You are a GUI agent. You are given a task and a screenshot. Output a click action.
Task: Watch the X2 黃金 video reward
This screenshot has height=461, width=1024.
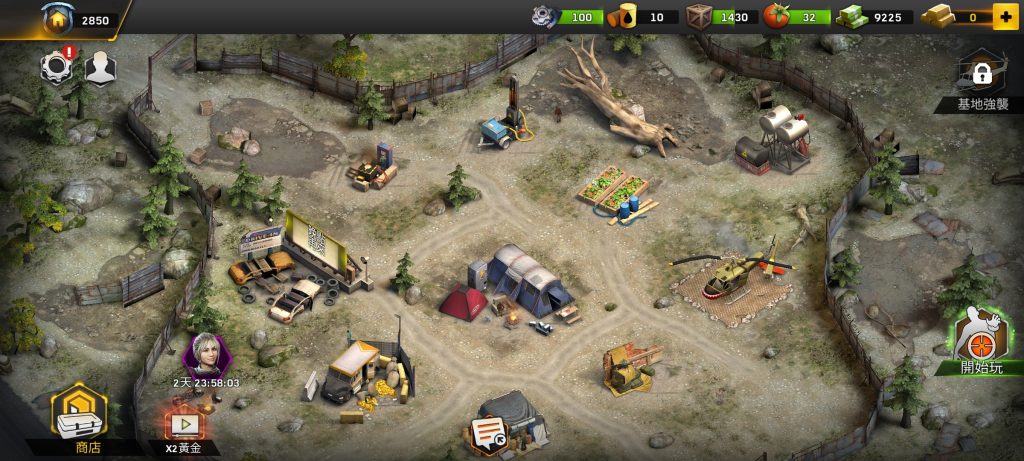coord(184,425)
